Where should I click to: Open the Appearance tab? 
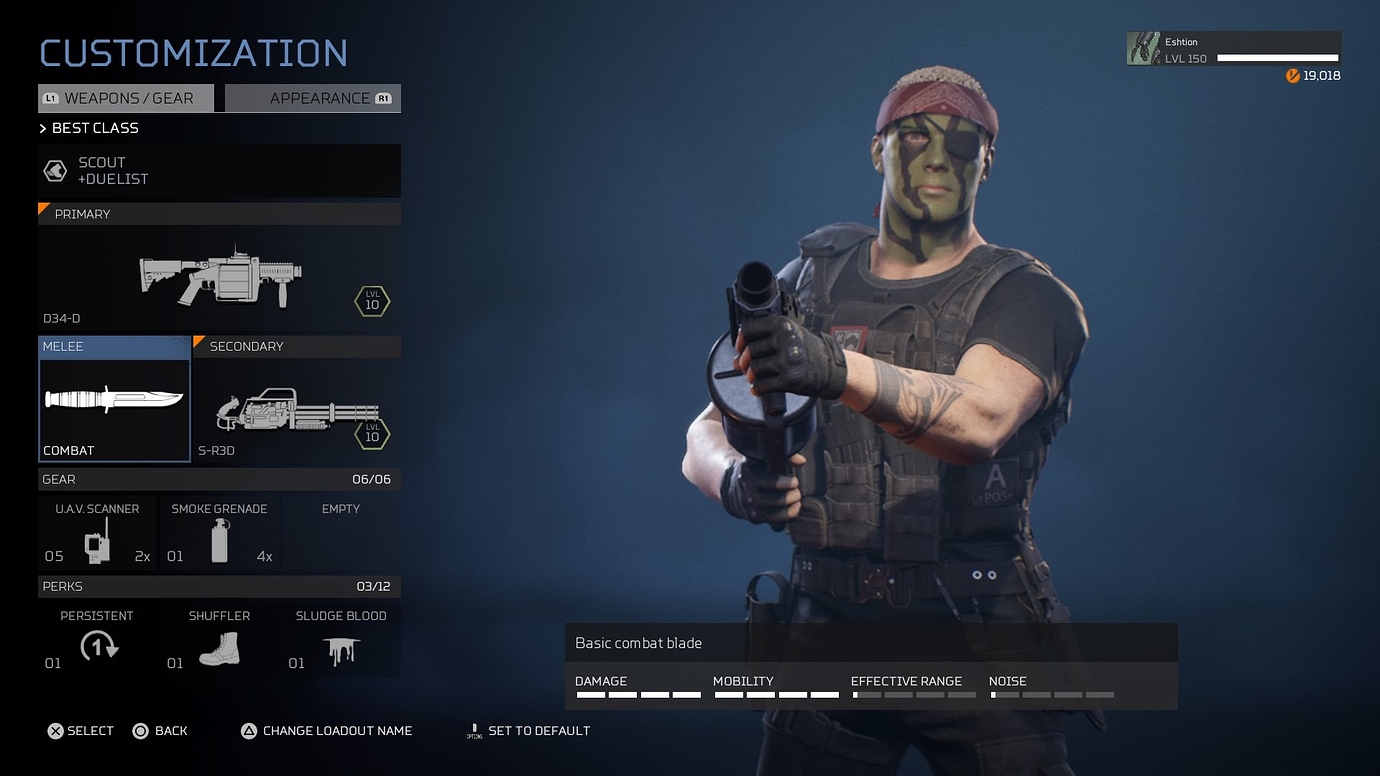313,98
